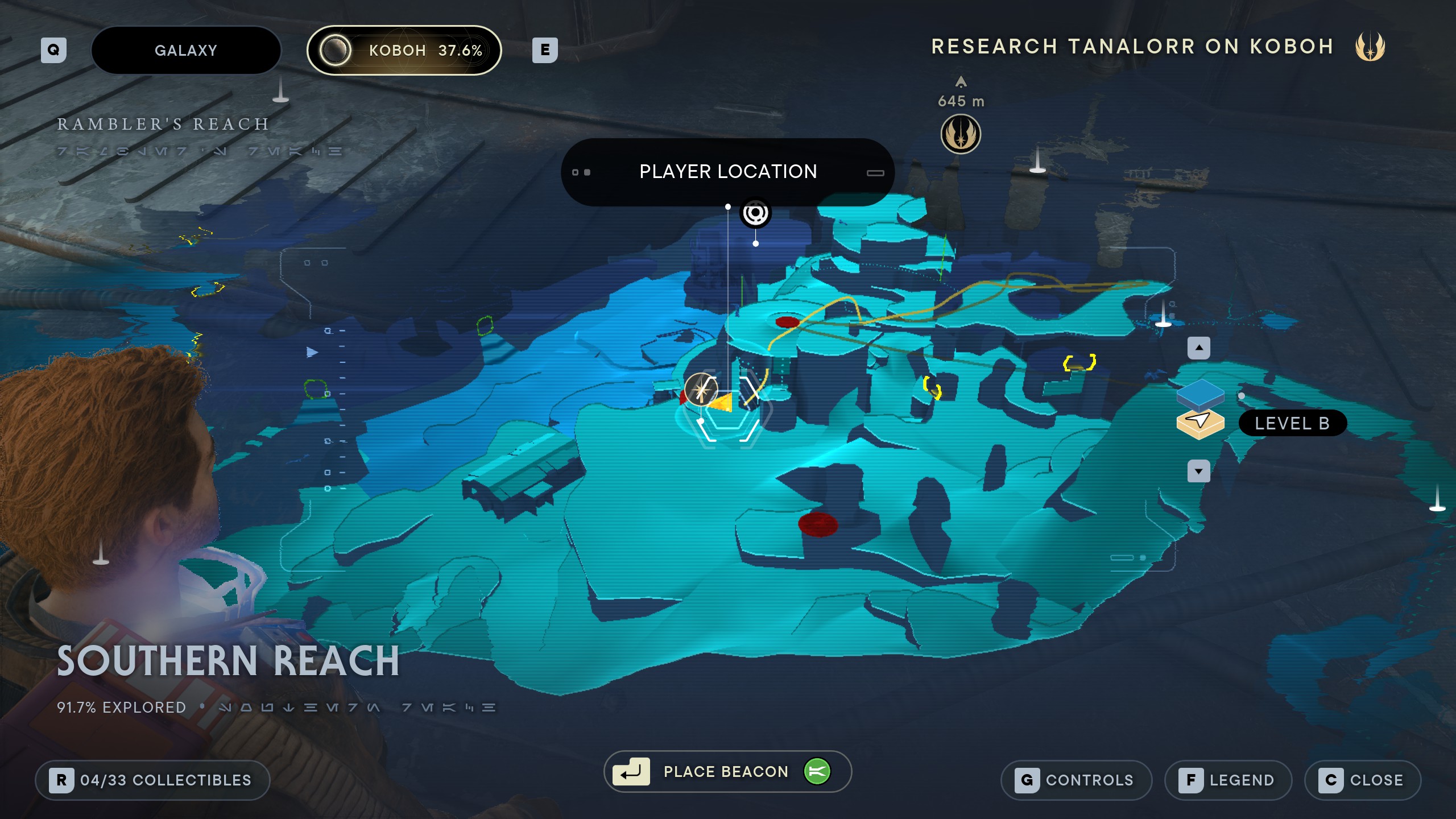The image size is (1456, 819).
Task: Open the collectibles list button
Action: click(152, 780)
